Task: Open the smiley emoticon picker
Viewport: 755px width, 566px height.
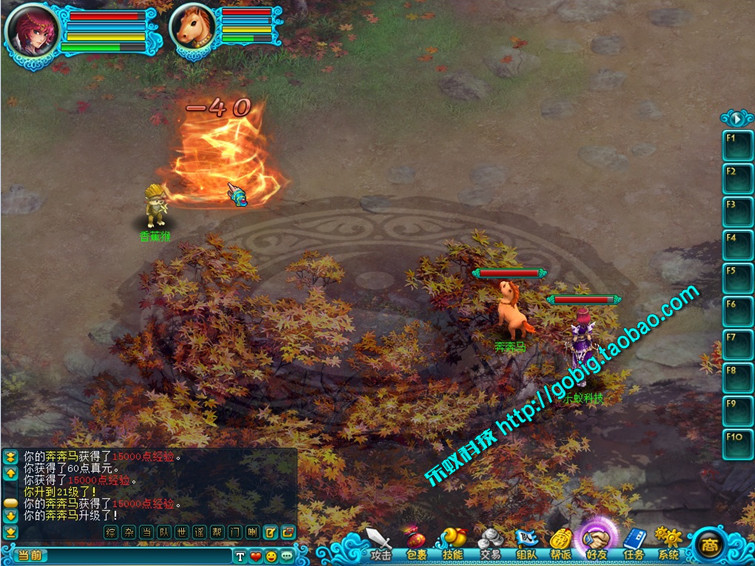Action: point(271,555)
